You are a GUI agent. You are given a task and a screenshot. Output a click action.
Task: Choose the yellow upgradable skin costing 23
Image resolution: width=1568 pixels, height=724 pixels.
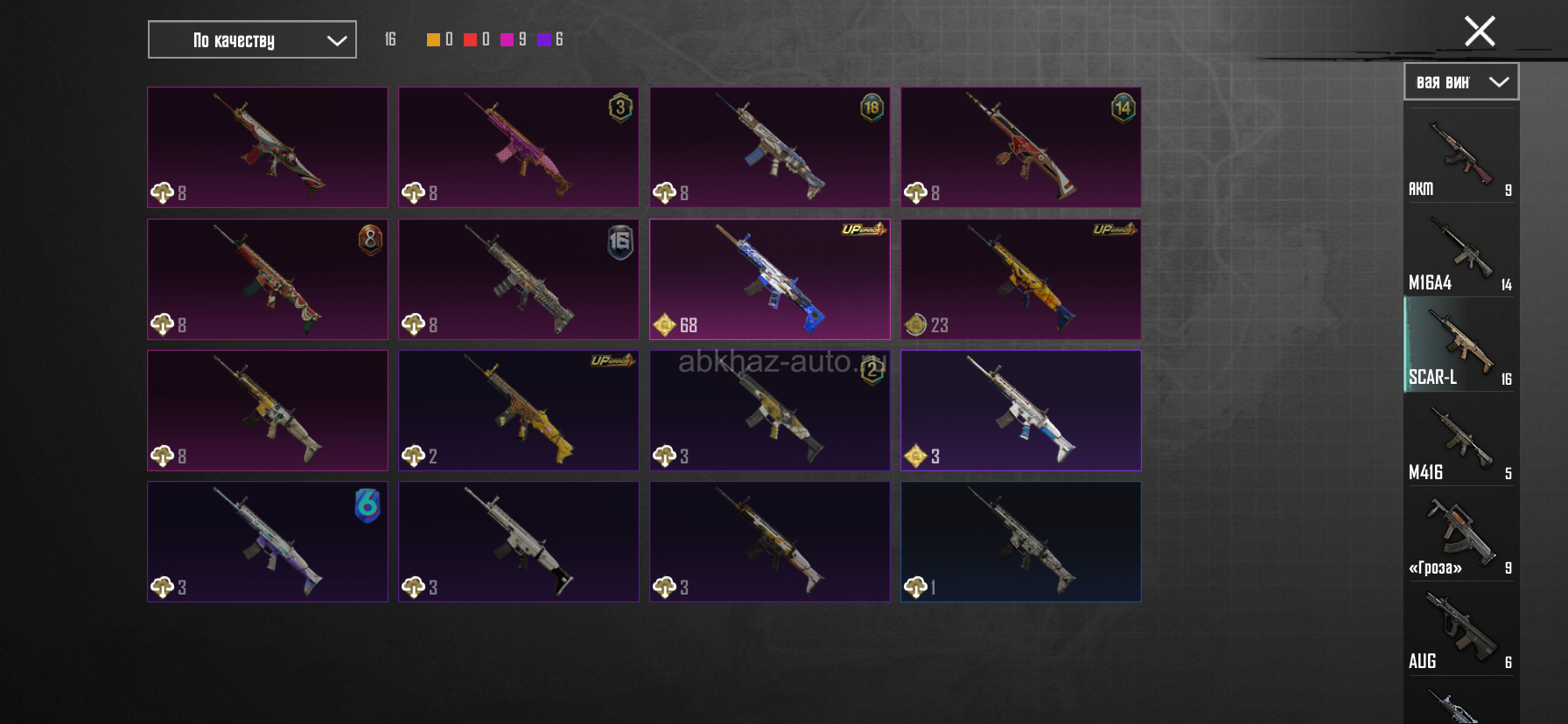(x=1020, y=279)
